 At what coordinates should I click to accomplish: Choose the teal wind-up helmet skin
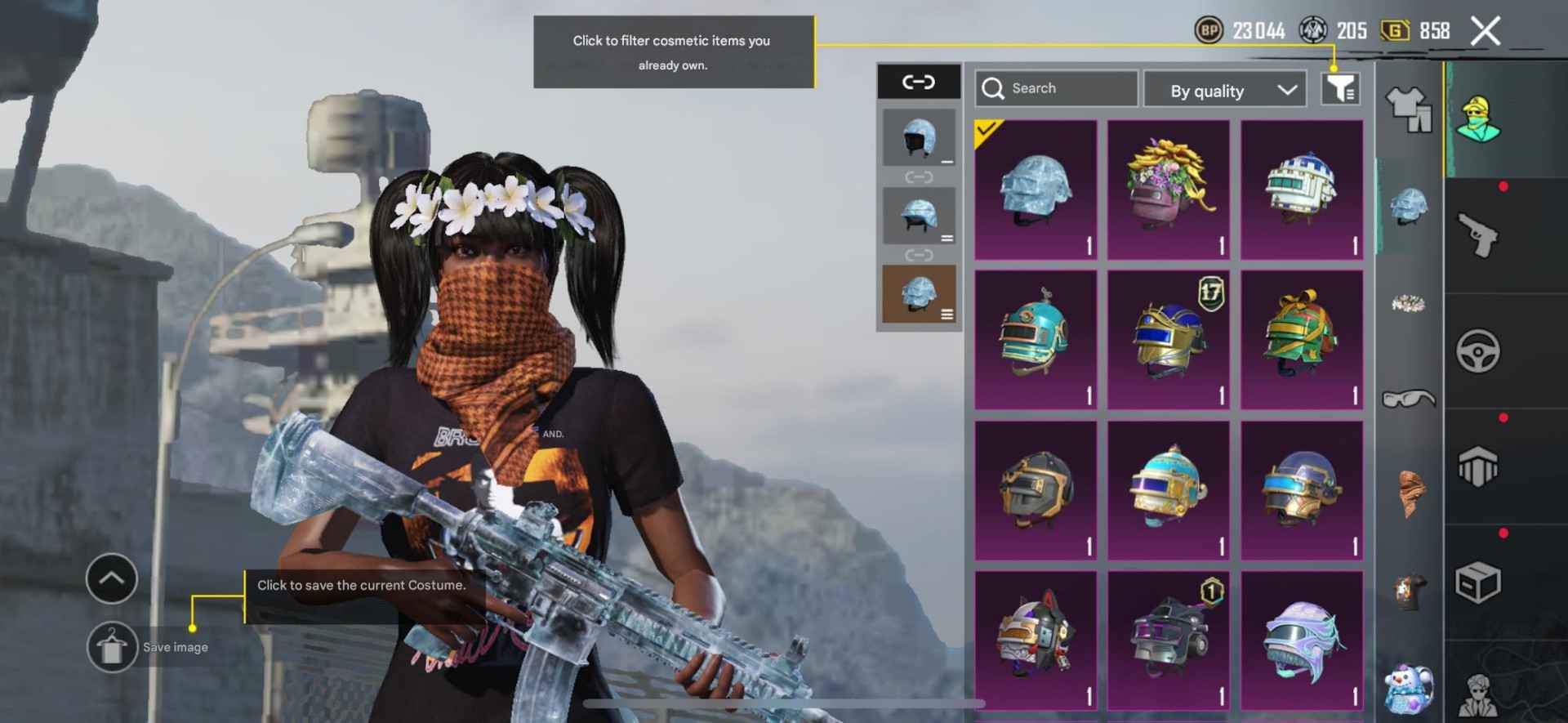coord(1035,340)
